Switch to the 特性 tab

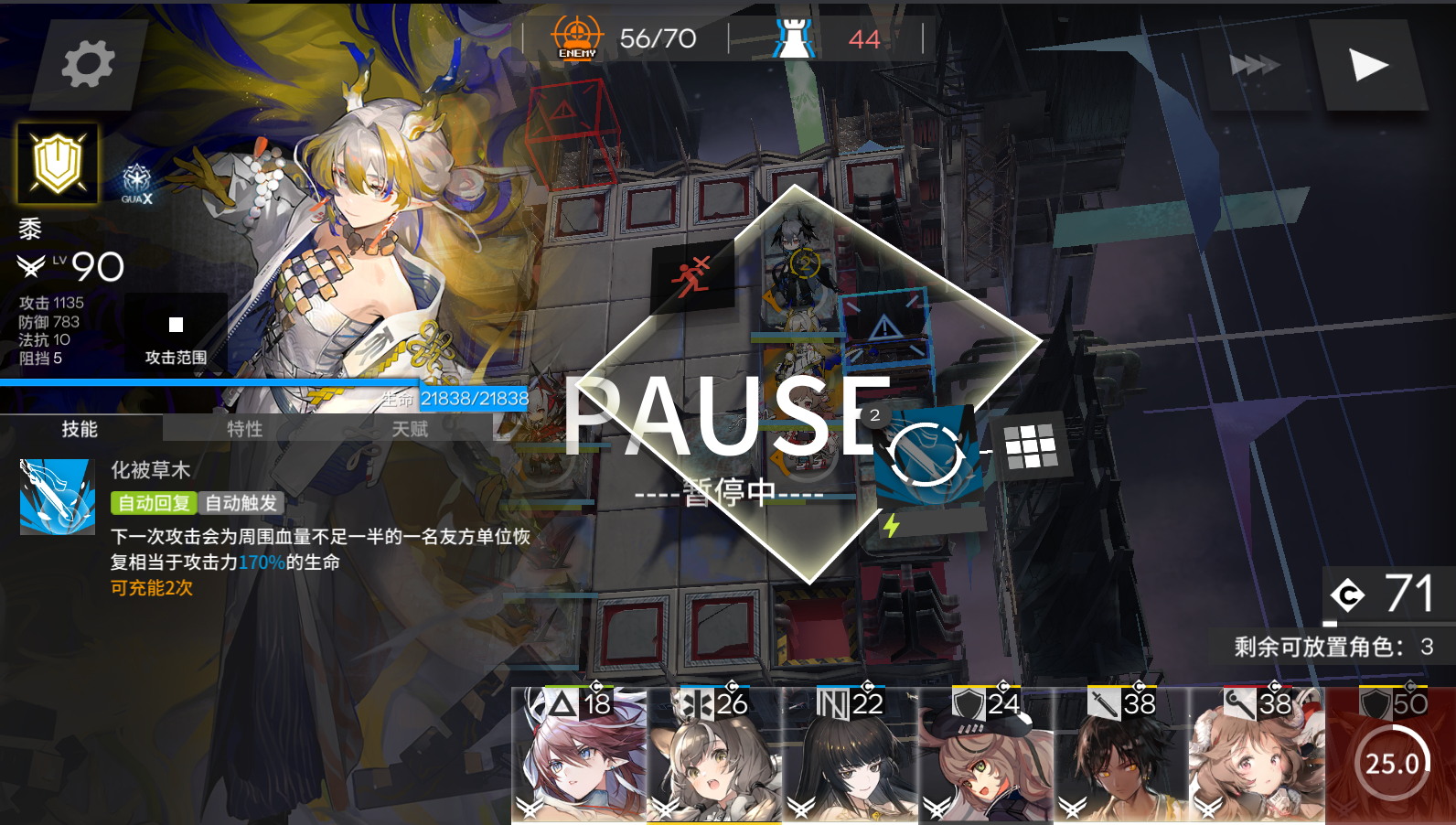(244, 429)
